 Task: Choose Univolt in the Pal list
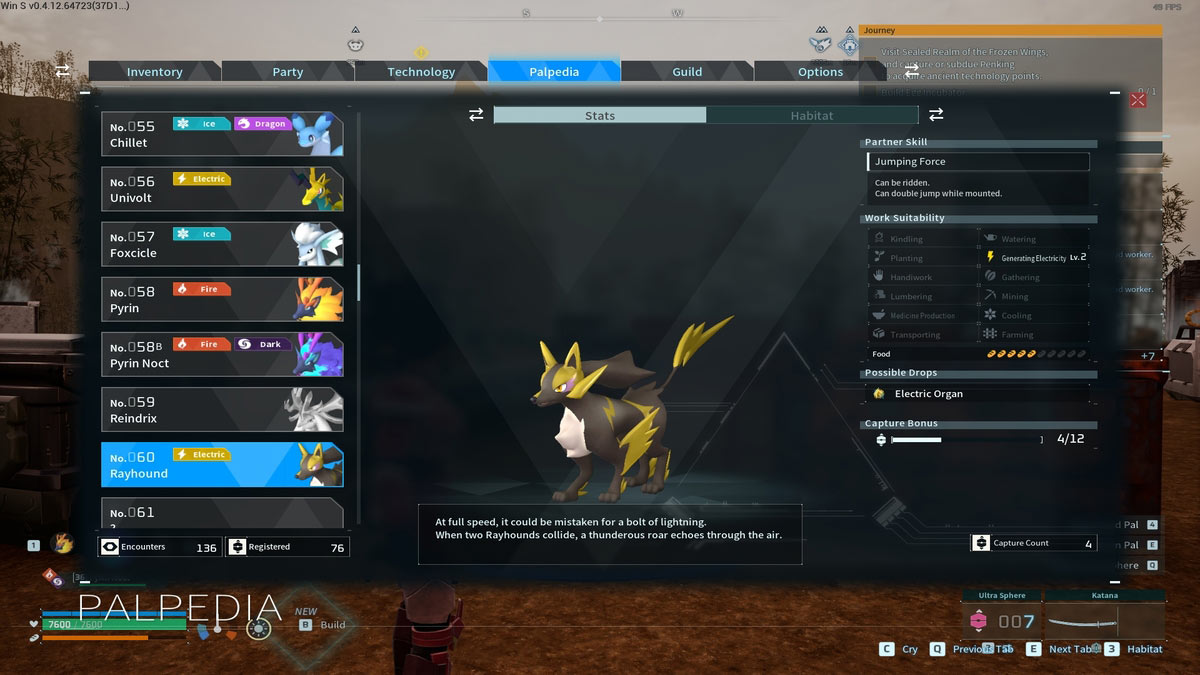click(222, 189)
